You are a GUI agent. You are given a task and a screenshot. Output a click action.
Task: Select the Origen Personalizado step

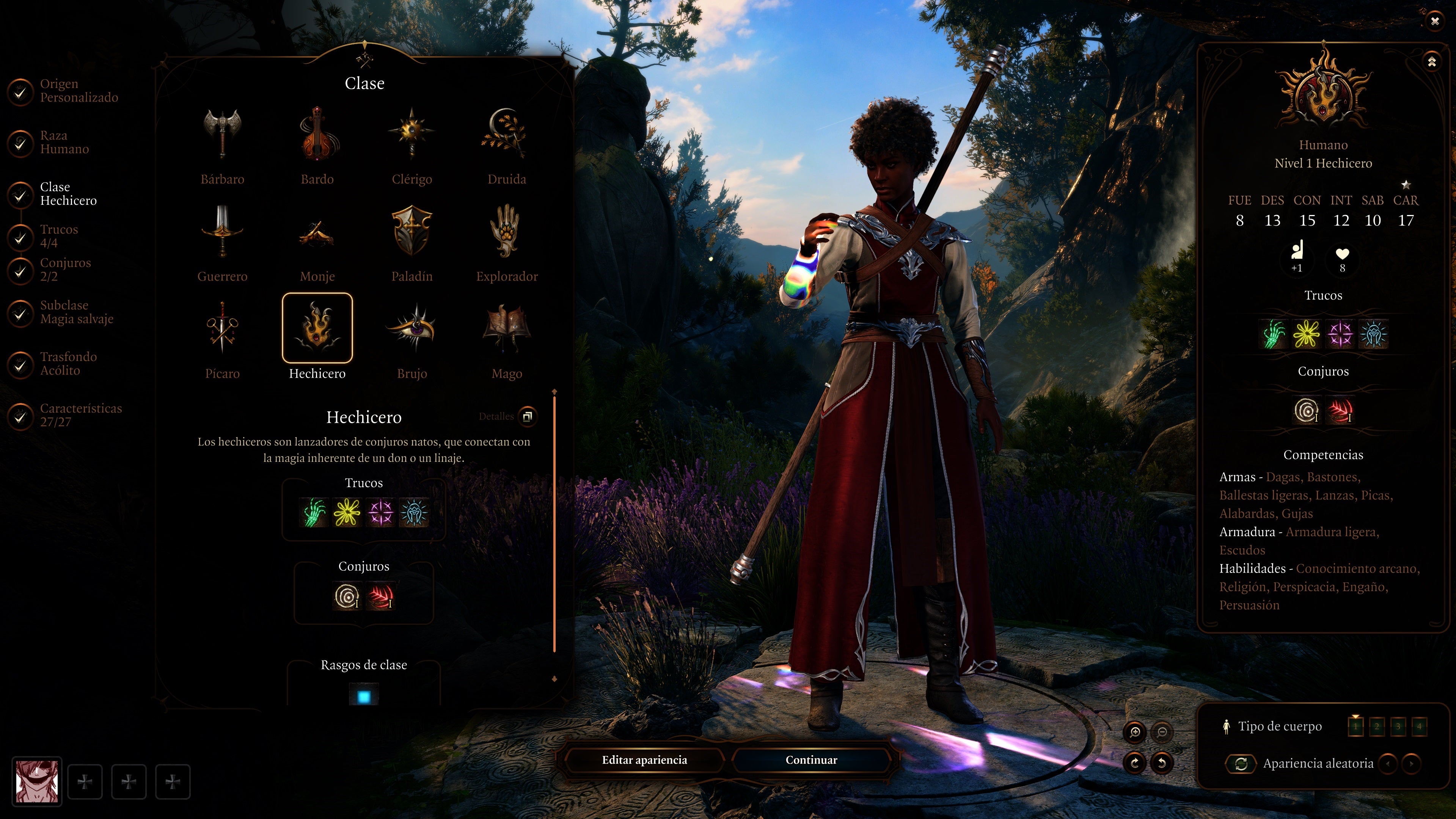[78, 91]
